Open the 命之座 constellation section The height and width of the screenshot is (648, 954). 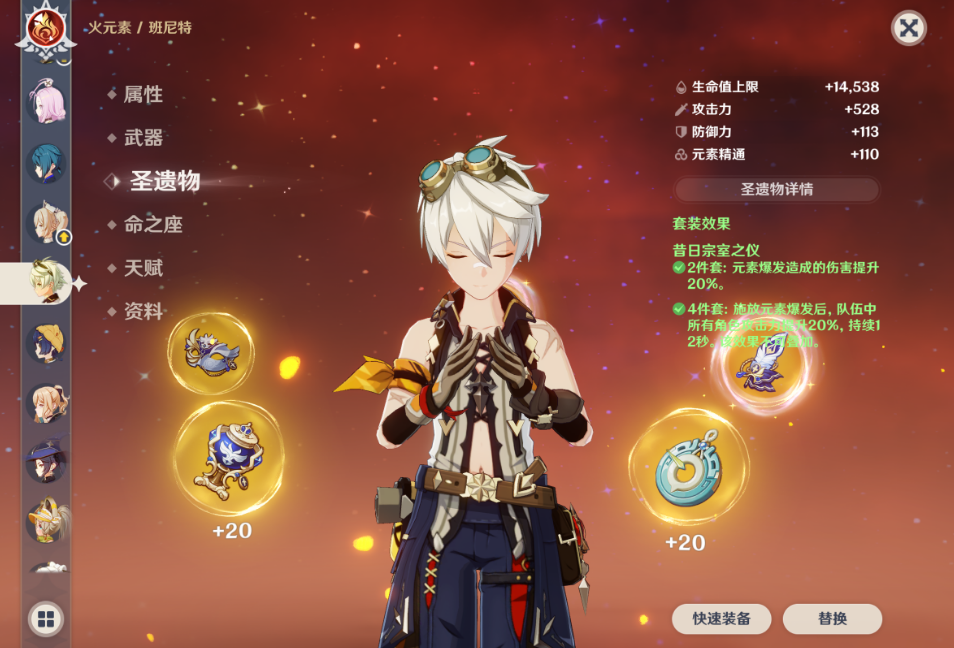152,225
